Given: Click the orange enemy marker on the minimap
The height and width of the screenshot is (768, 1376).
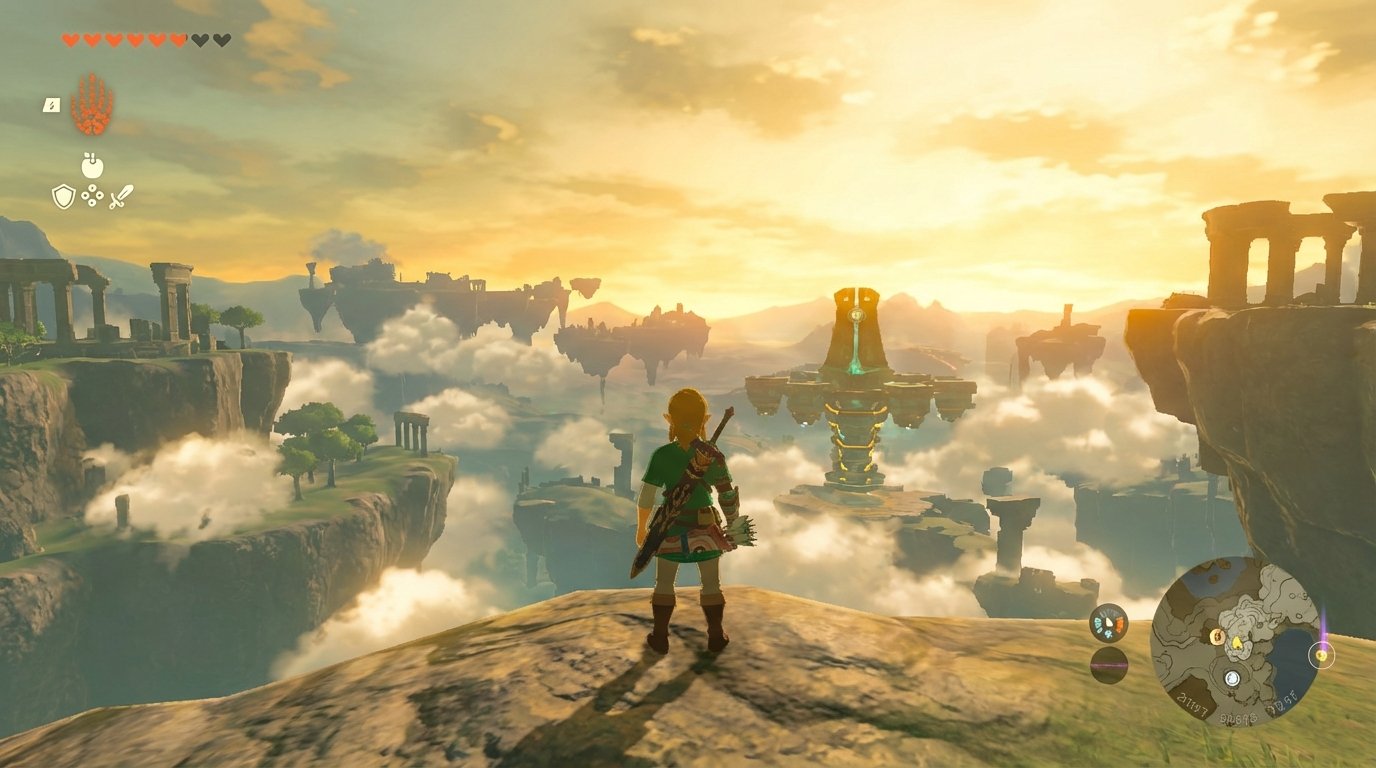Looking at the screenshot, I should coord(1217,637).
